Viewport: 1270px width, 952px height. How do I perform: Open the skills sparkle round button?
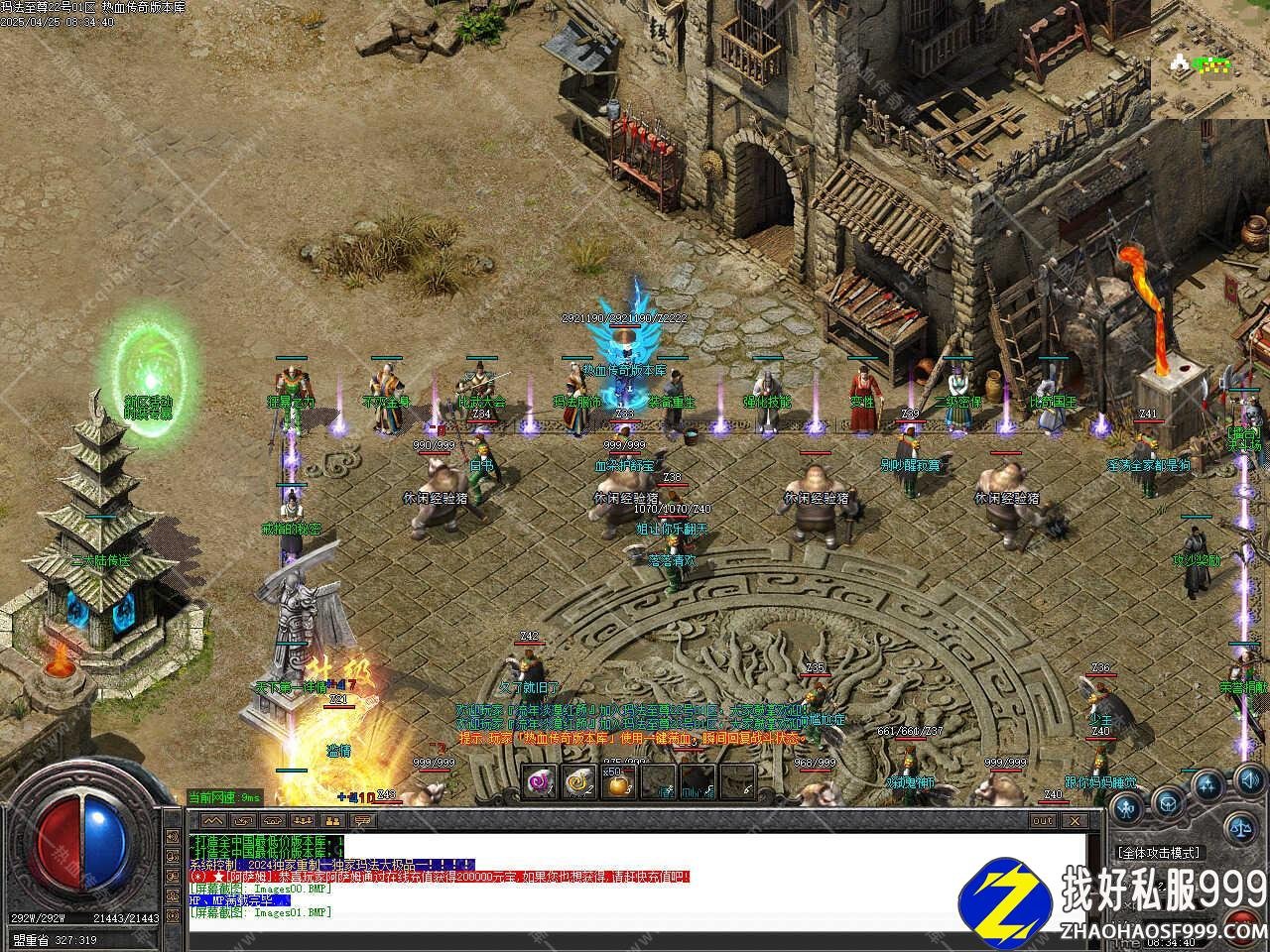1206,787
